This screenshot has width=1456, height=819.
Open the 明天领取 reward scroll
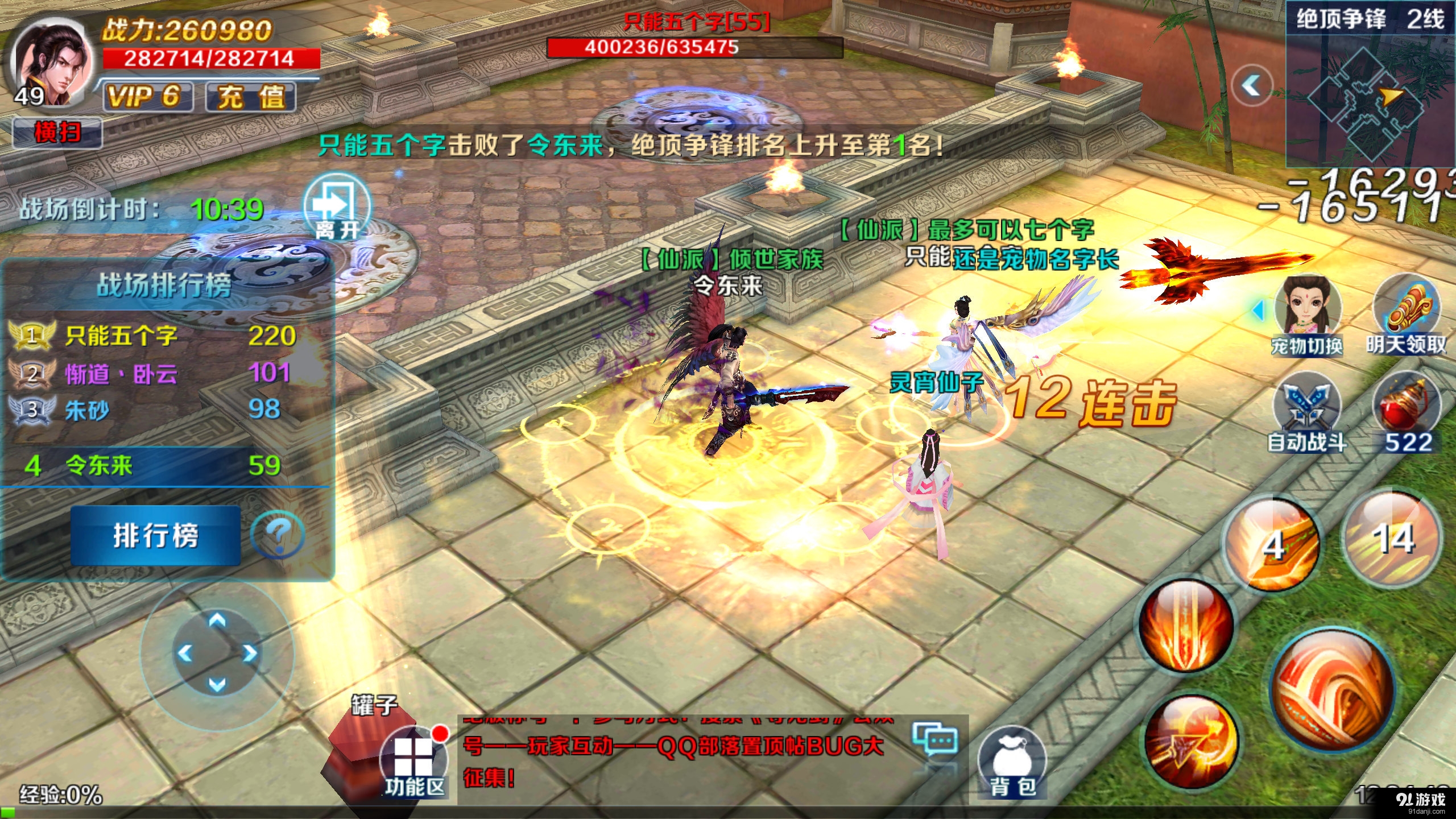click(x=1407, y=314)
